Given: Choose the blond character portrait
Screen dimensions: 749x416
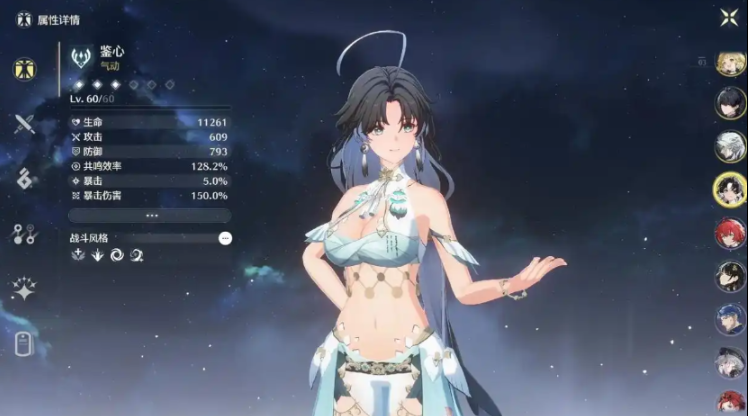Looking at the screenshot, I should click(730, 63).
